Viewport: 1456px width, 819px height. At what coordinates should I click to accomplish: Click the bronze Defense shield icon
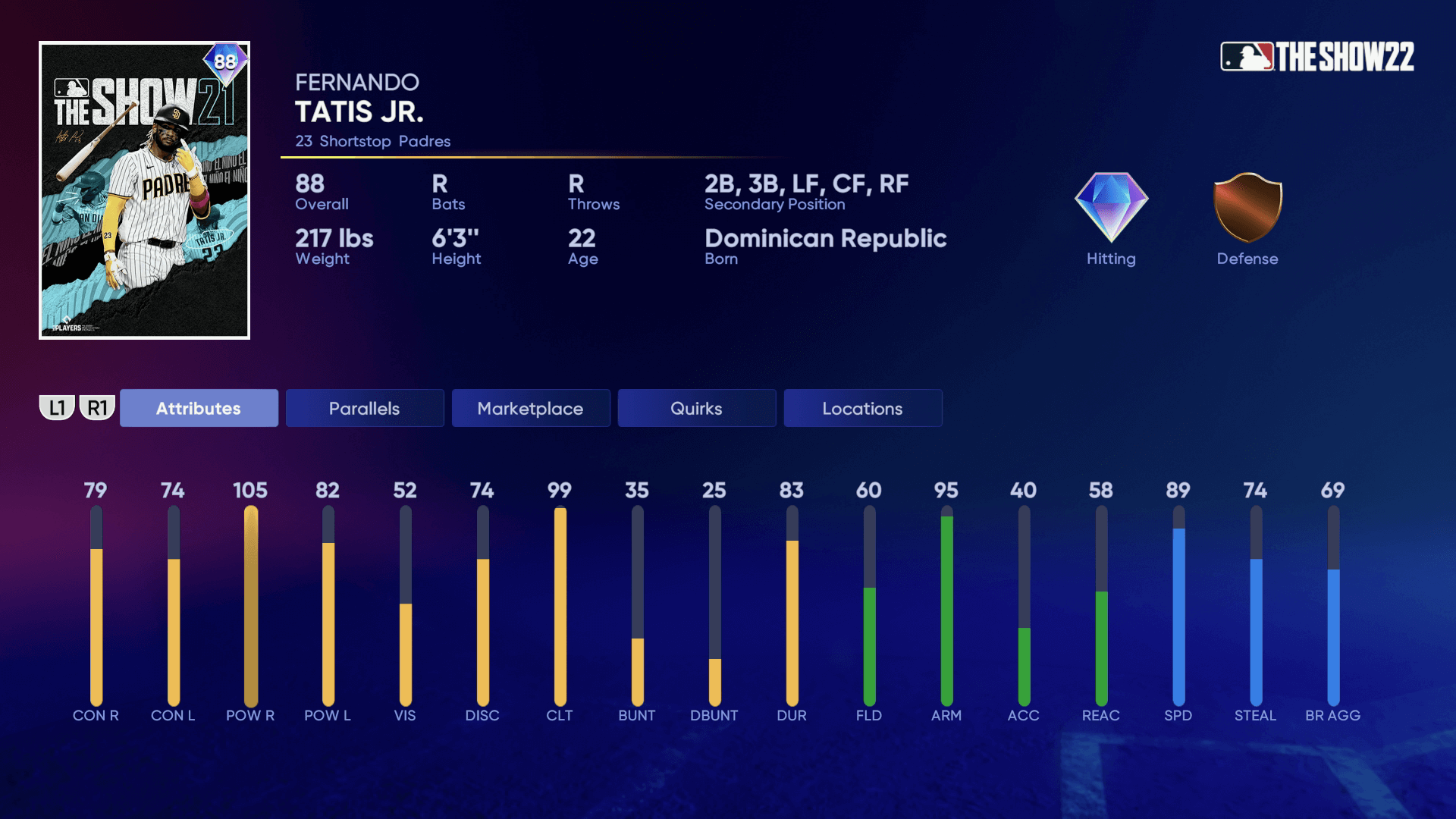point(1246,210)
